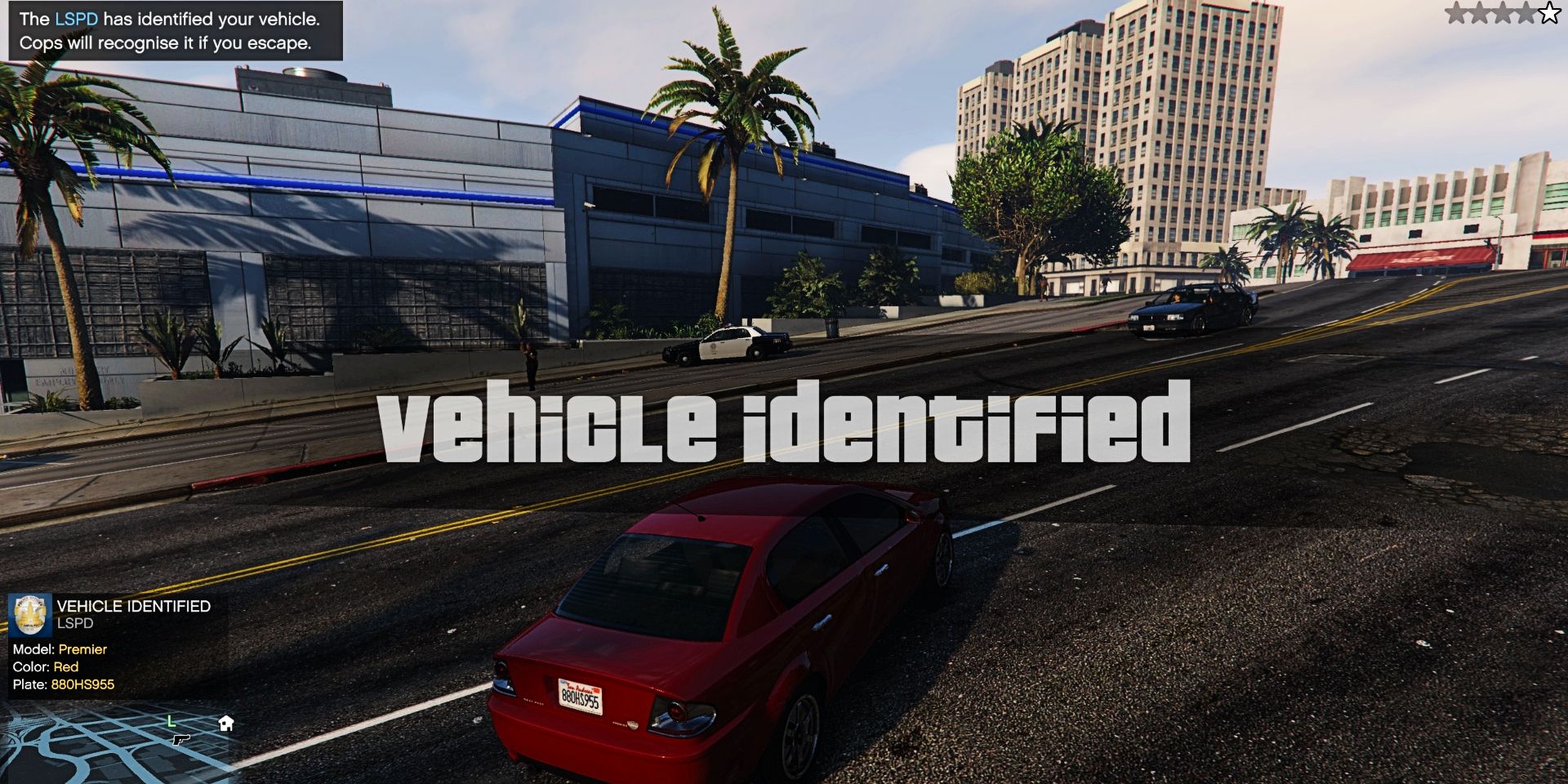The width and height of the screenshot is (1568, 784).
Task: Click the house safehouse icon on the minimap
Action: tap(226, 724)
